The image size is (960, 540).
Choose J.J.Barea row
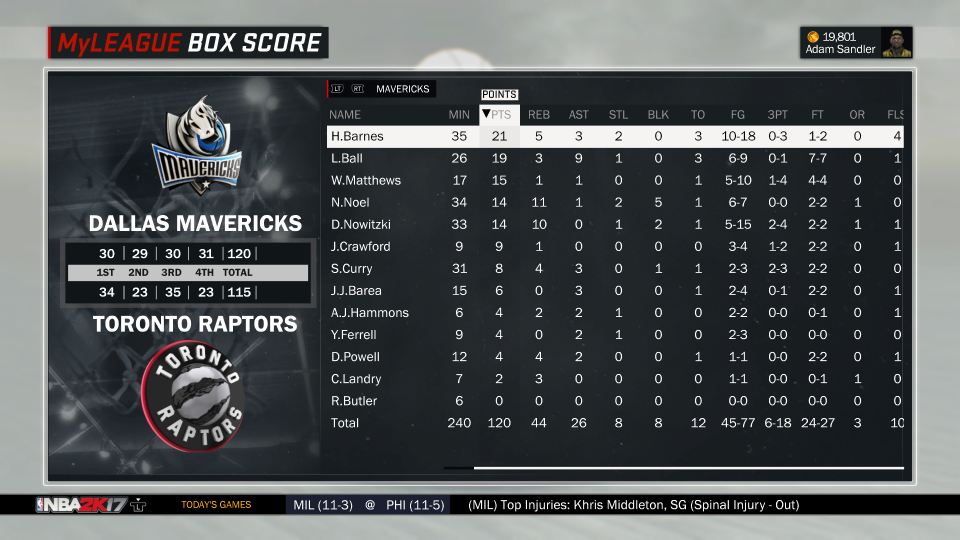click(356, 290)
